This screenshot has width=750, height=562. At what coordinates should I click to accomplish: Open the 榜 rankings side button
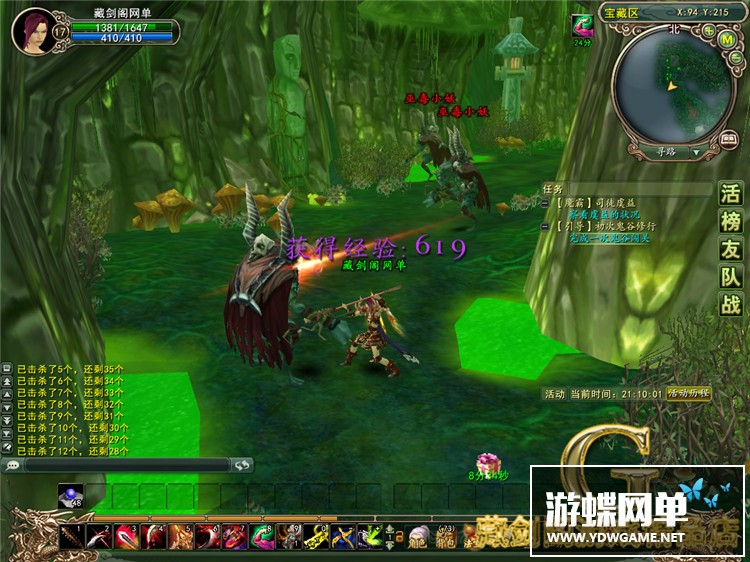pyautogui.click(x=731, y=222)
